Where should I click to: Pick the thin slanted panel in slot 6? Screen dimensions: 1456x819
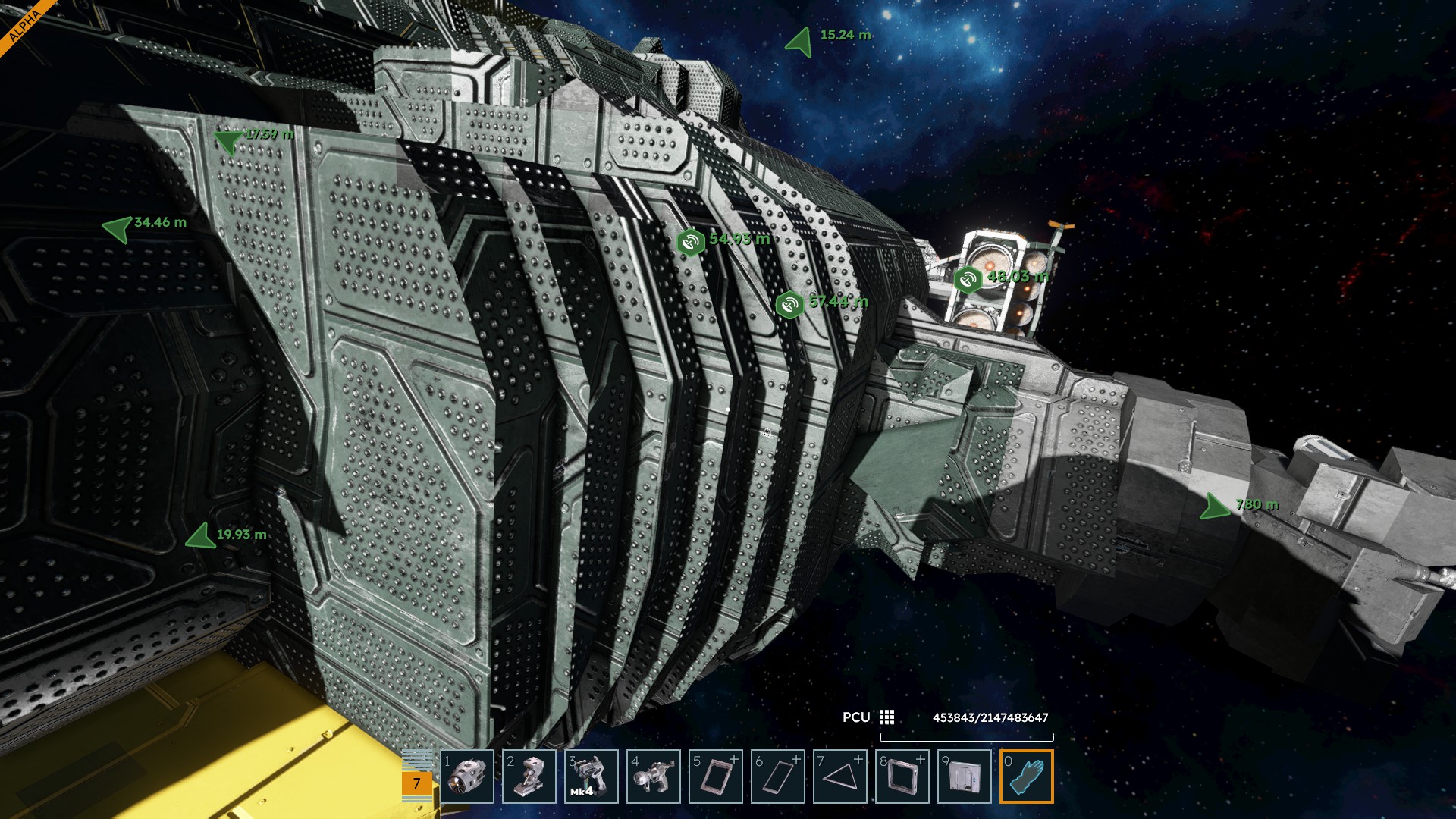click(x=778, y=777)
